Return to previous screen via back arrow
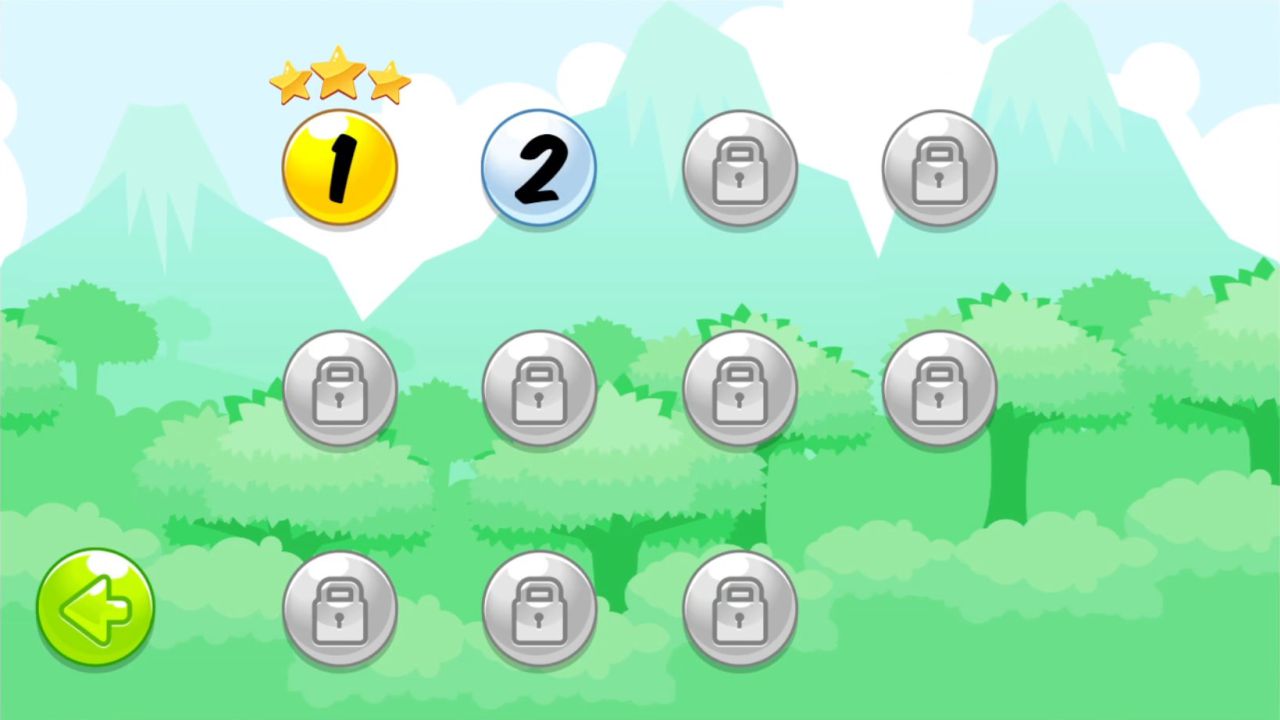Screen dimensions: 1280x720 point(95,608)
